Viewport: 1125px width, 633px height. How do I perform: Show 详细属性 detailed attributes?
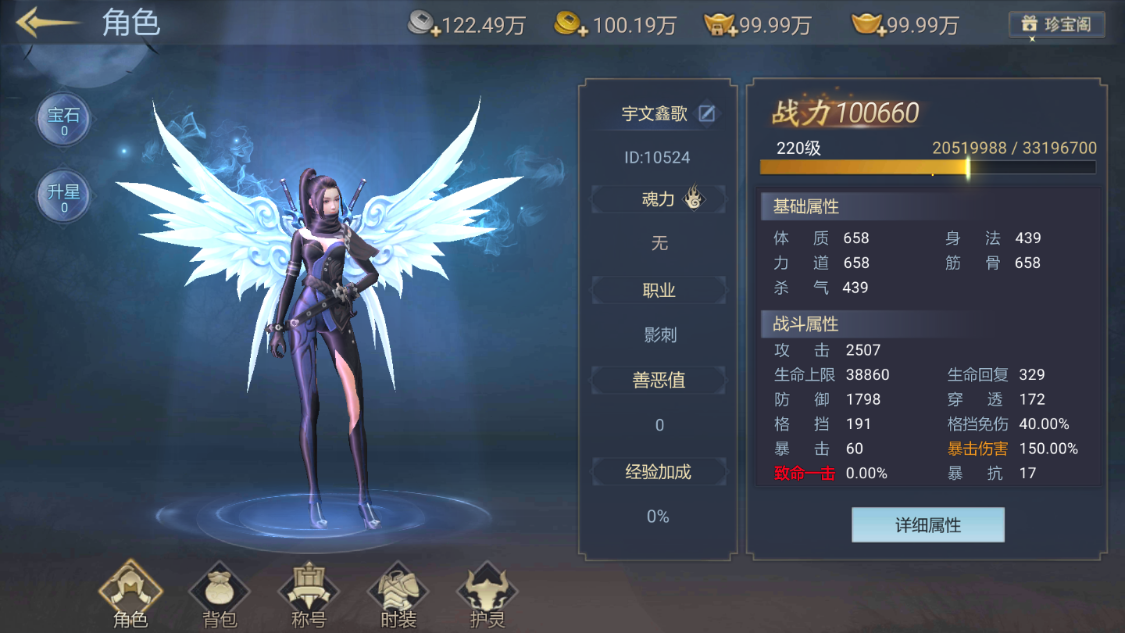(x=927, y=525)
